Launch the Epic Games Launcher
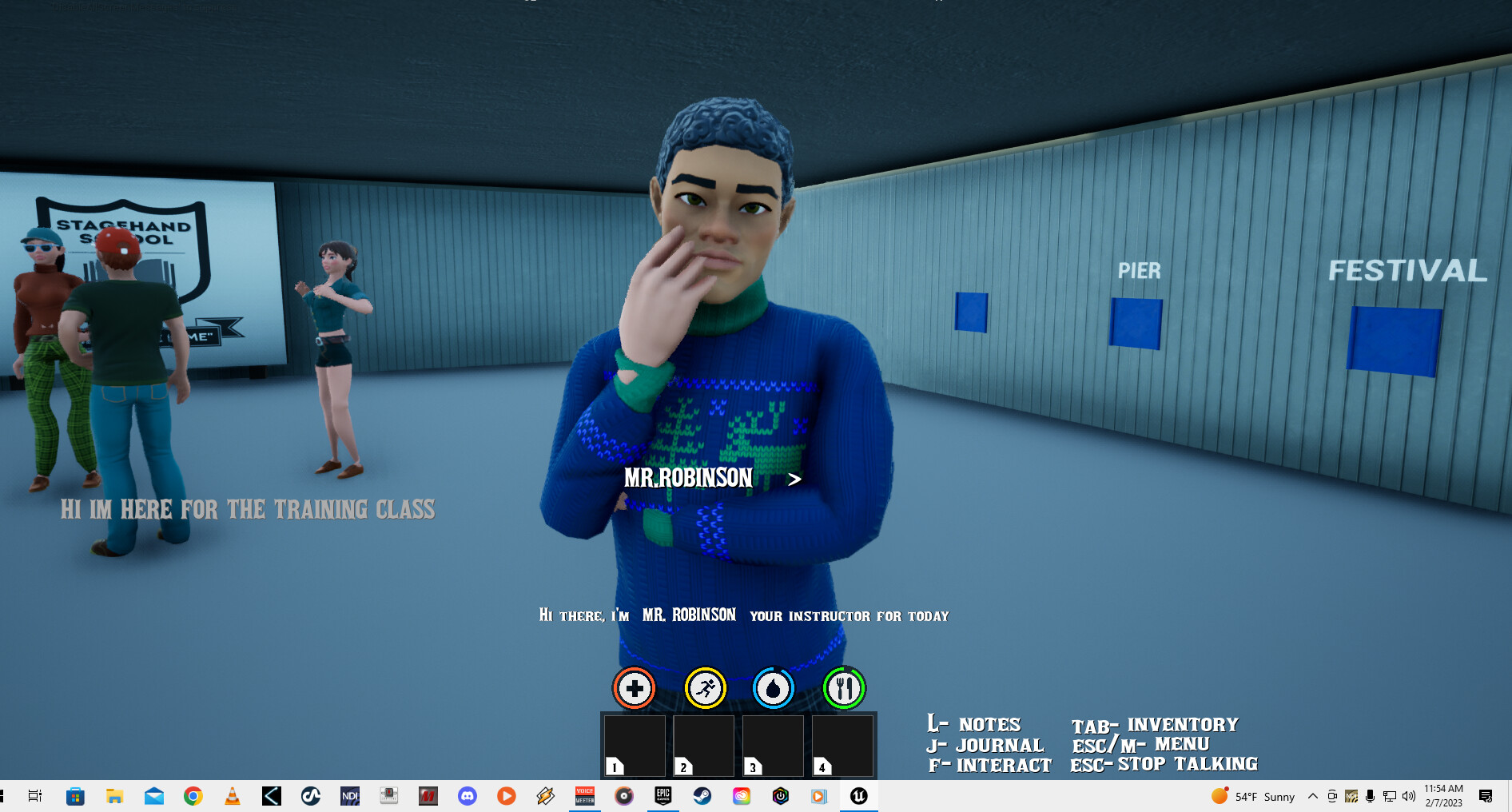This screenshot has width=1512, height=812. pyautogui.click(x=662, y=796)
